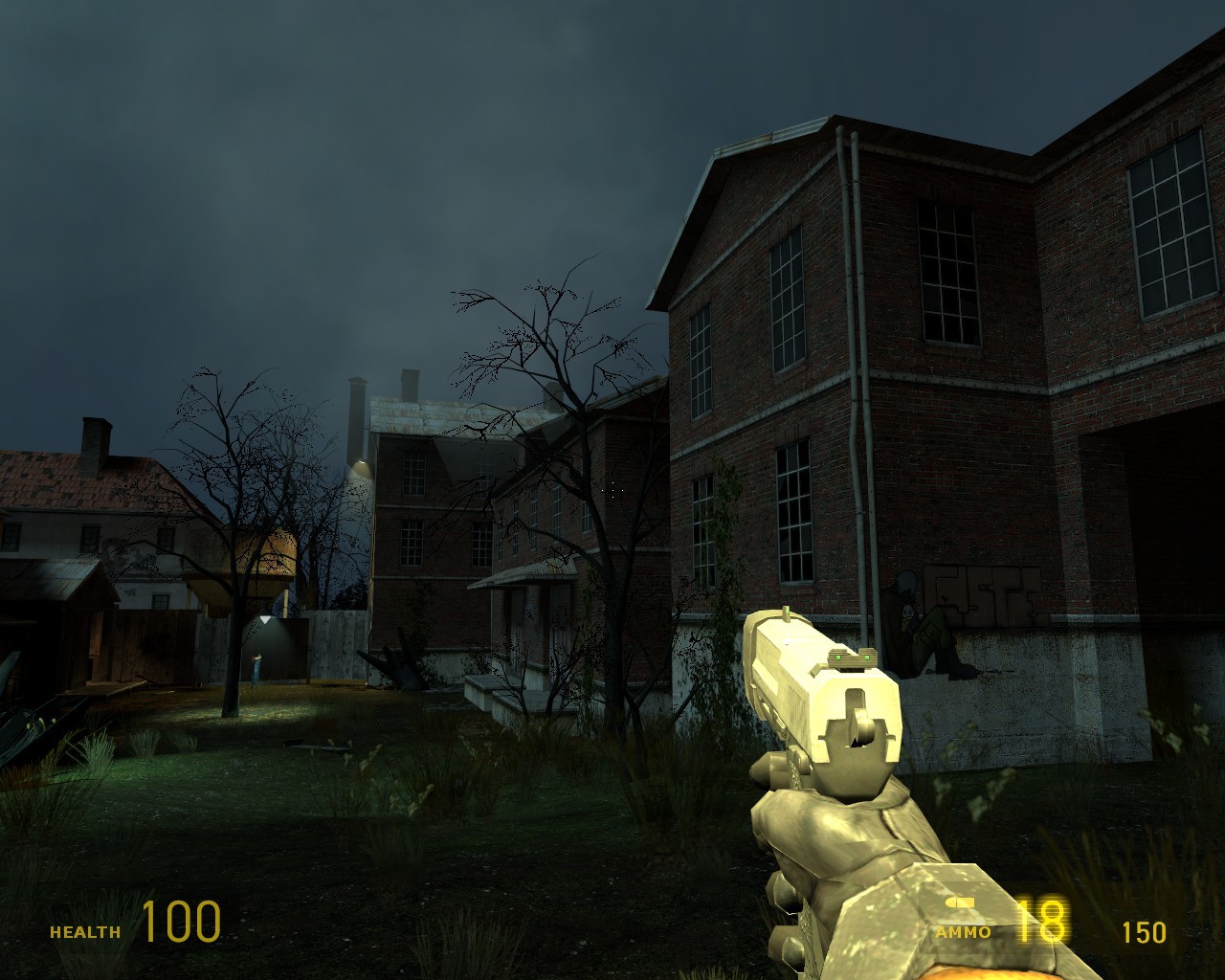The width and height of the screenshot is (1225, 980).
Task: Click the crosshair in the screen center
Action: click(x=612, y=490)
